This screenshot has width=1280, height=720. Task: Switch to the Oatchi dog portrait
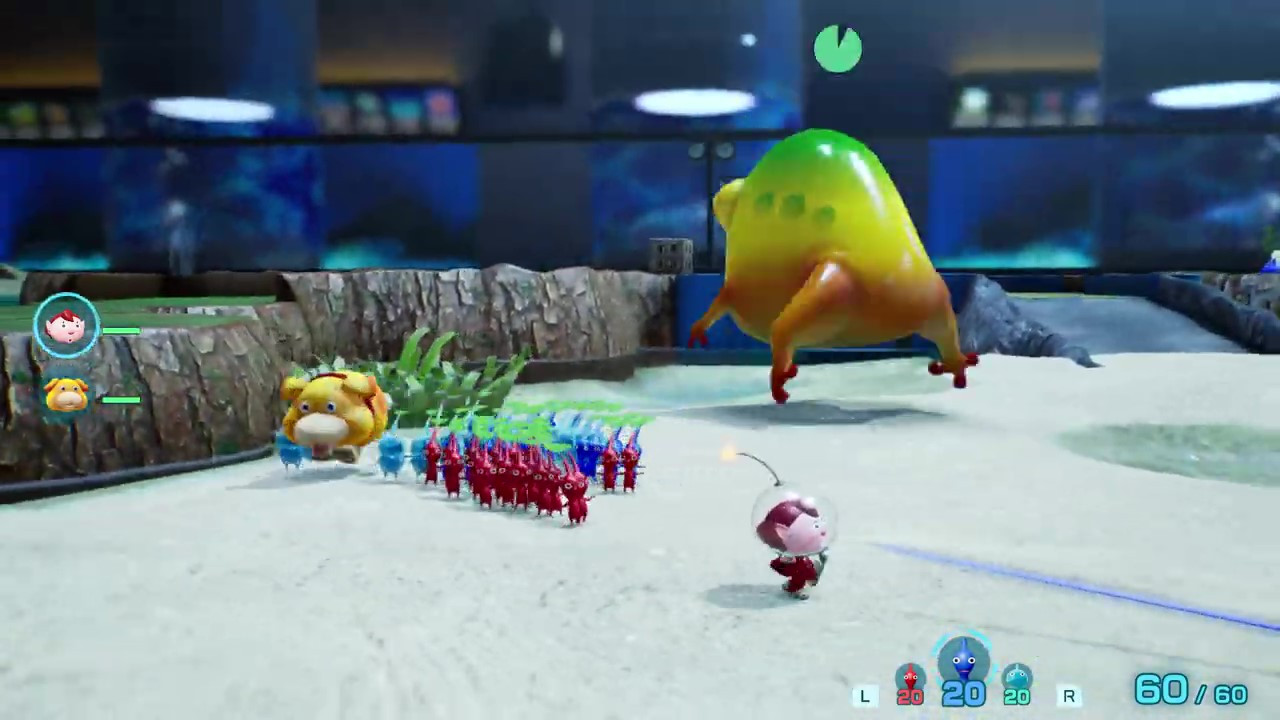[x=66, y=395]
